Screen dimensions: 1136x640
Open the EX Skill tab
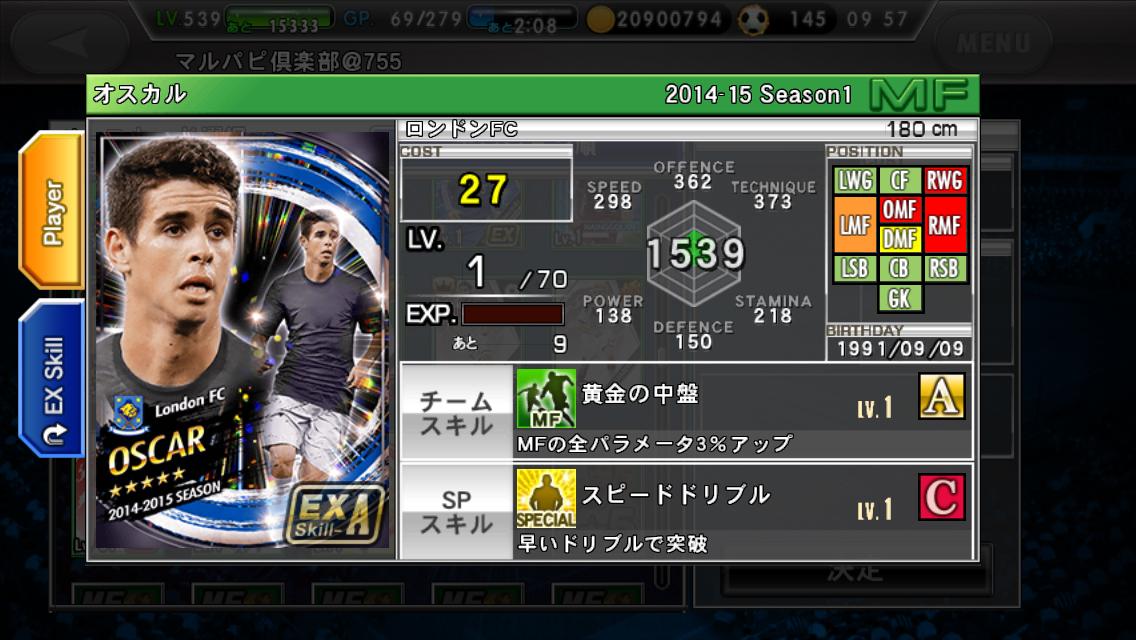tap(52, 376)
